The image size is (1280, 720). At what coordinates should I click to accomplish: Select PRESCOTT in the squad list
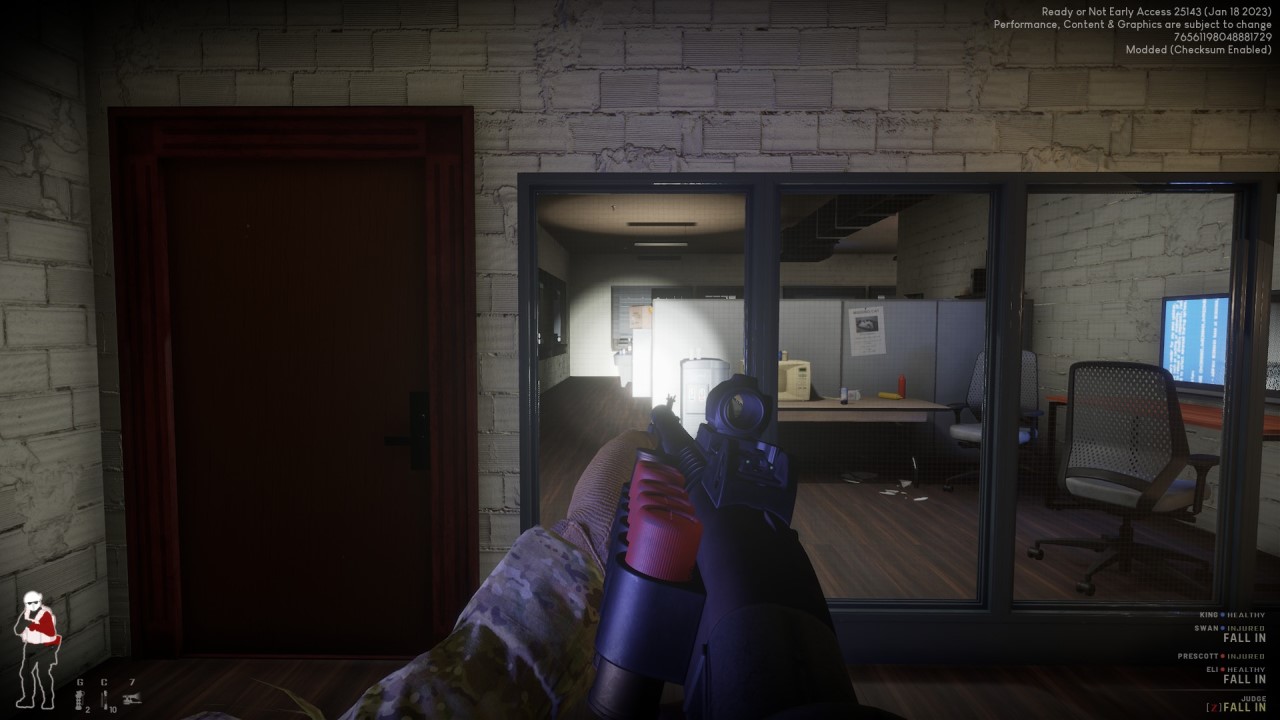(1197, 656)
